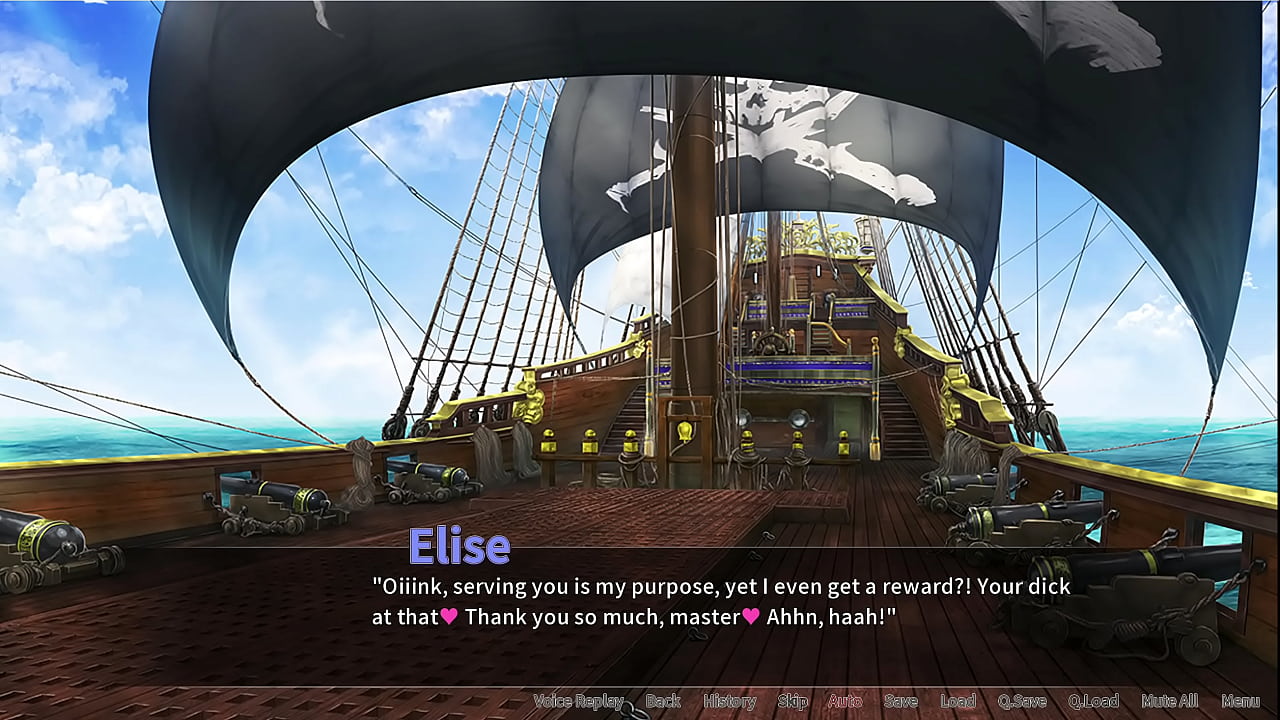Open the Load screen
Screen dimensions: 1280x720
point(960,701)
